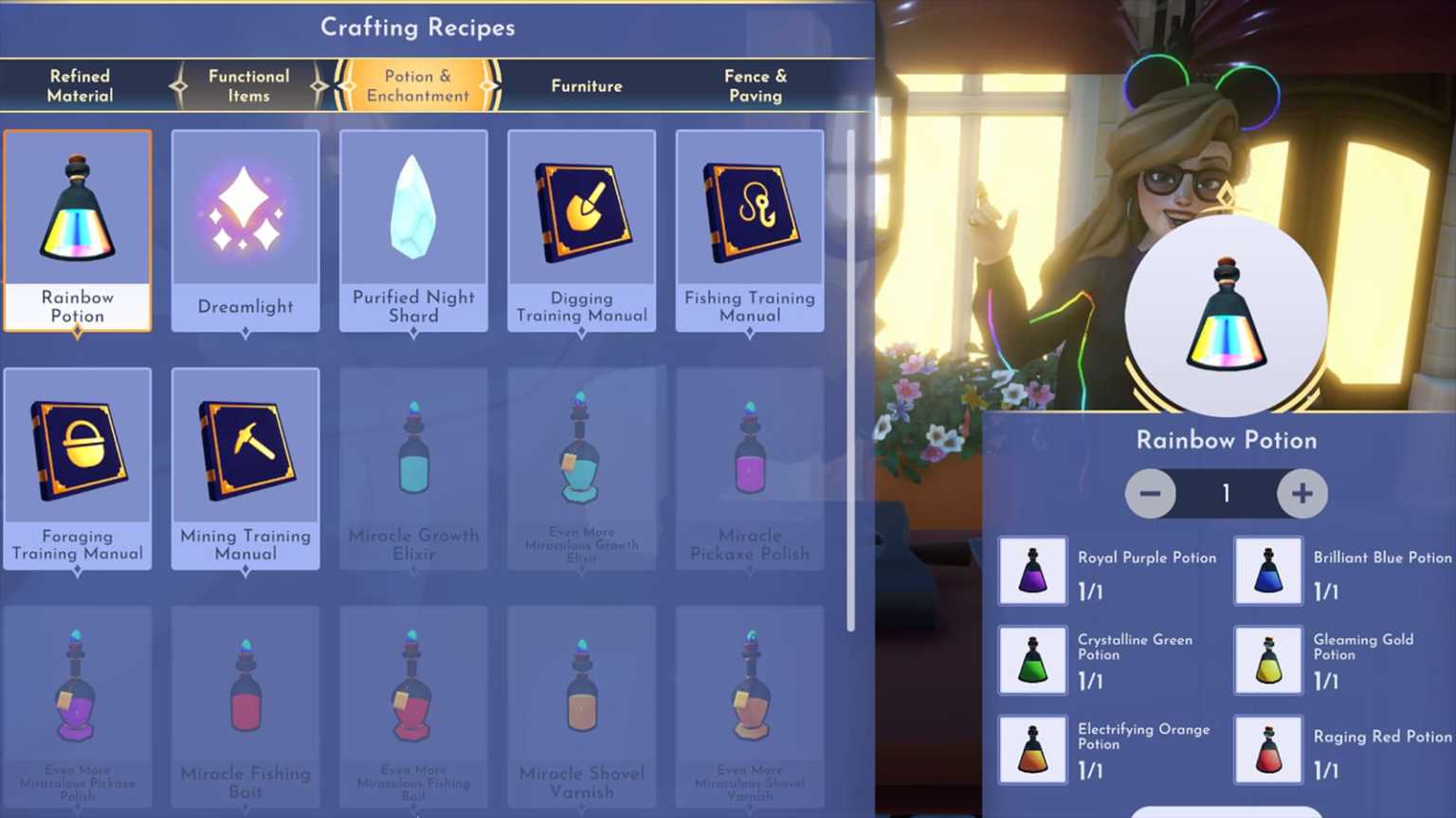
Task: Click the Royal Purple Potion ingredient icon
Action: click(x=1032, y=571)
